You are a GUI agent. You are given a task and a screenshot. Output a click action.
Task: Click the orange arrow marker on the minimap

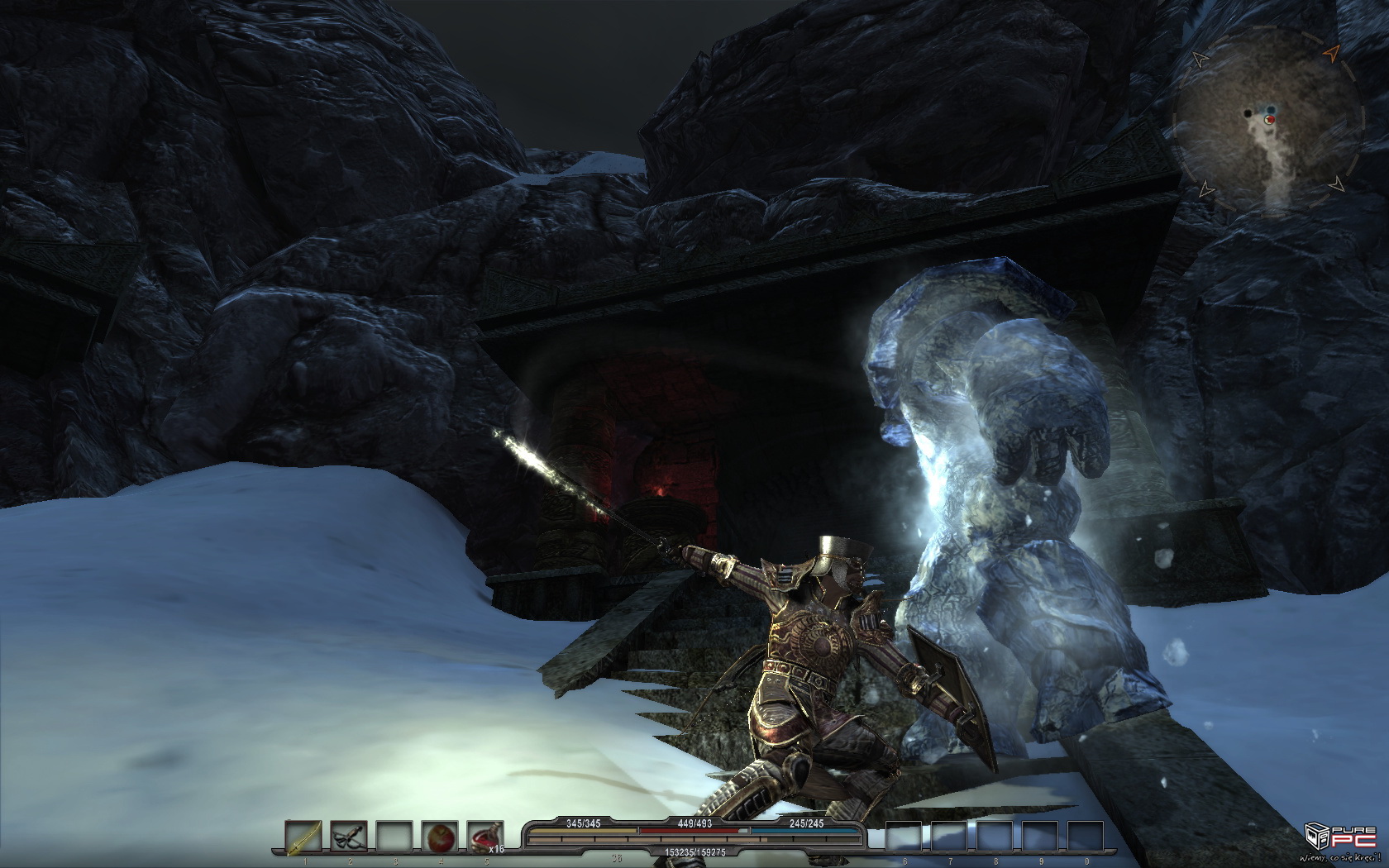coord(1330,54)
